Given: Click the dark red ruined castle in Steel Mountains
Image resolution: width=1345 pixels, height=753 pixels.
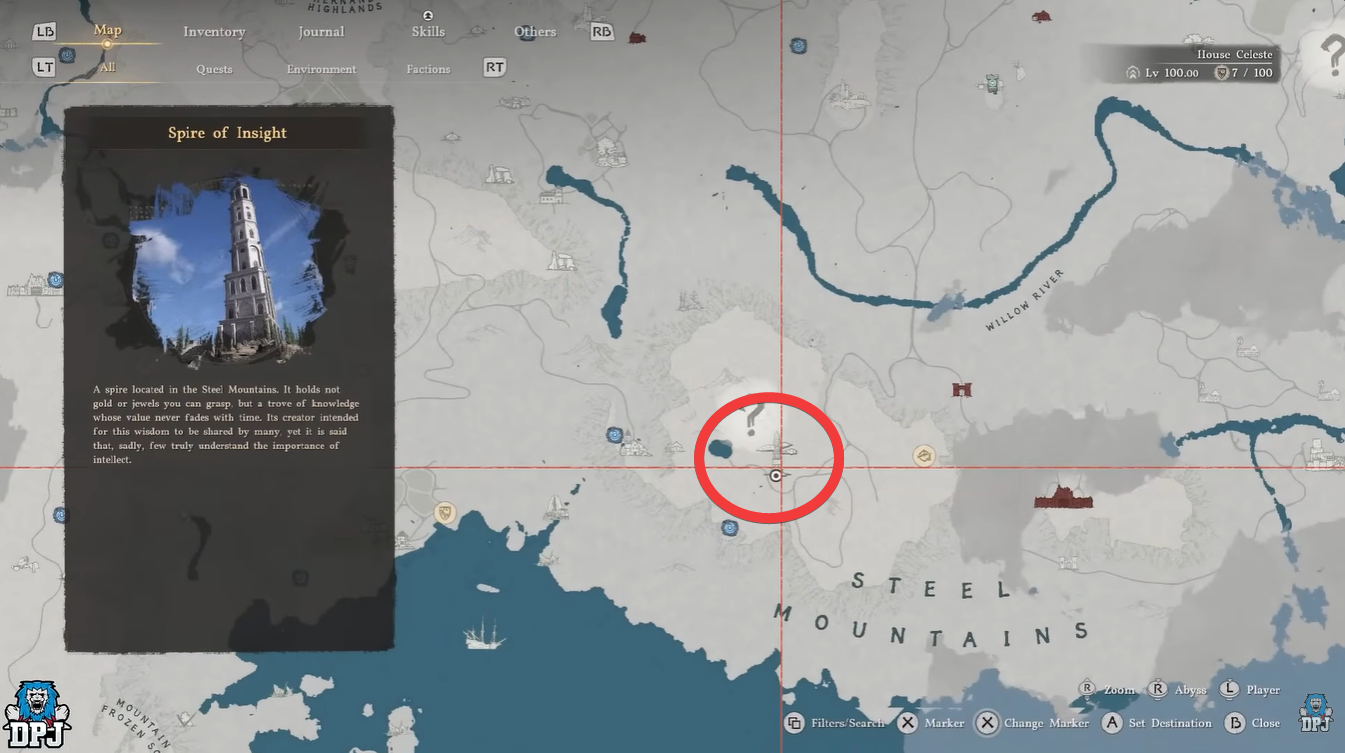Looking at the screenshot, I should point(1062,497).
